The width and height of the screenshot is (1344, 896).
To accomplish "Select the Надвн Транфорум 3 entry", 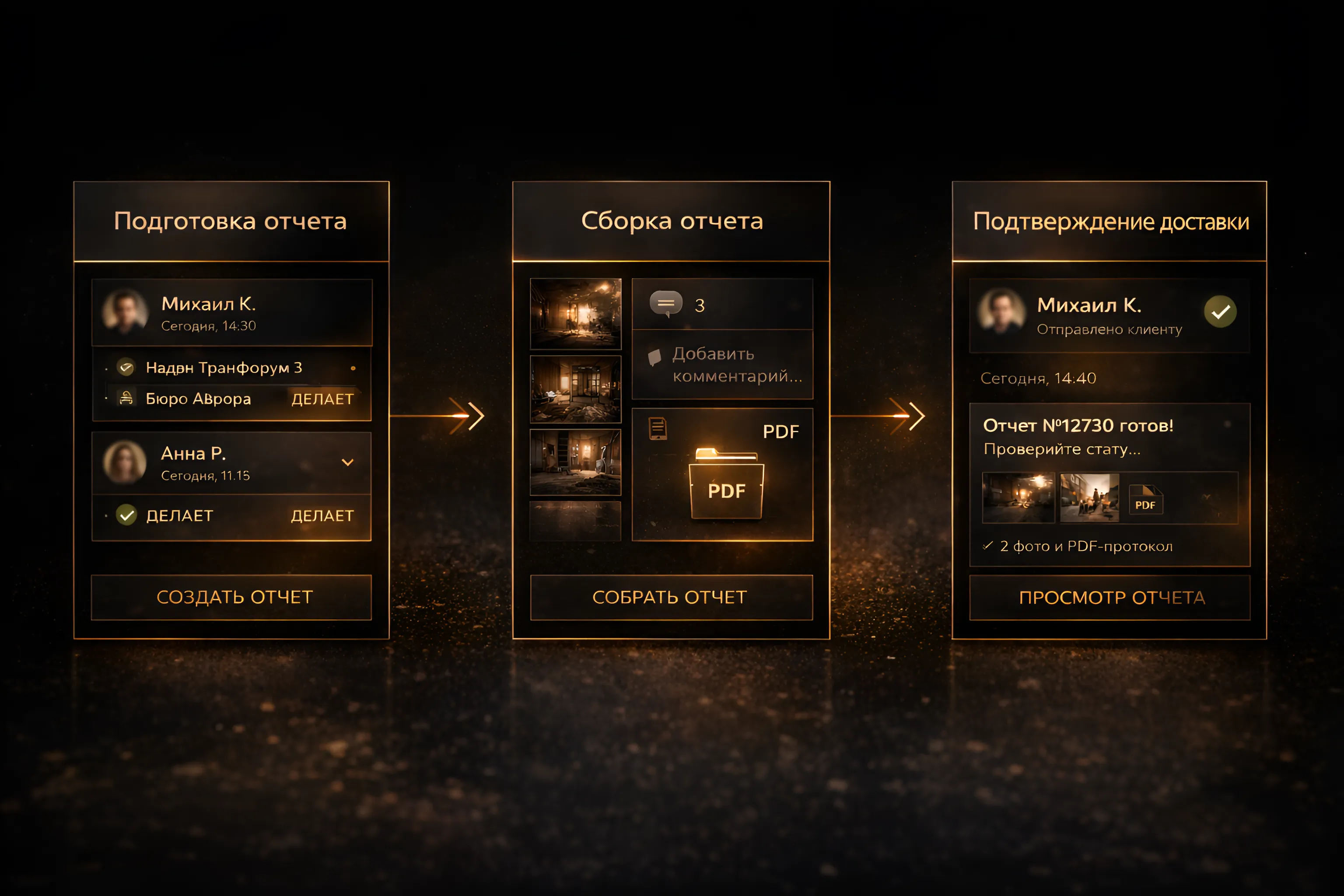I will 224,368.
